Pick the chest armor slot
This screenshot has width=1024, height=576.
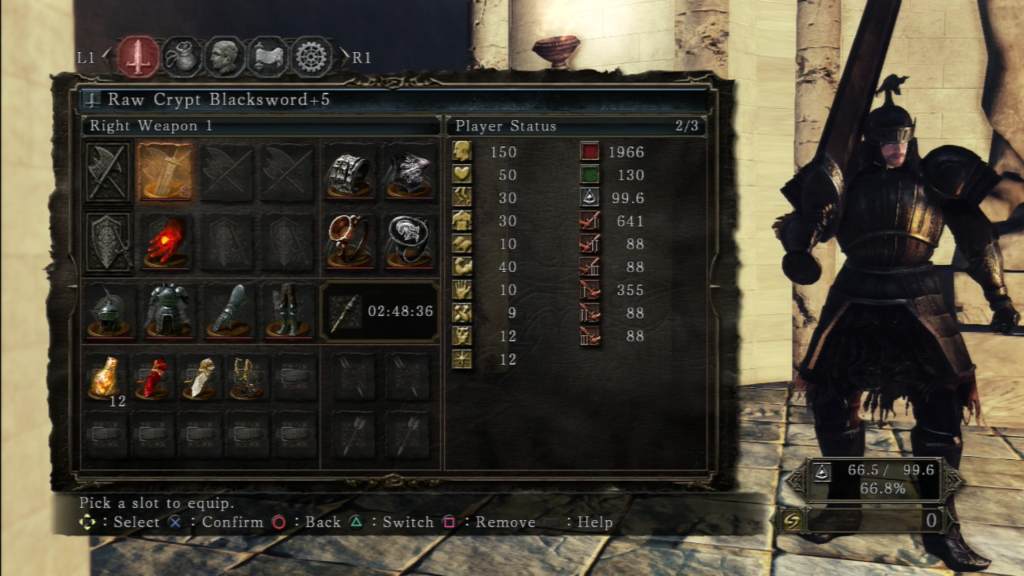point(166,311)
